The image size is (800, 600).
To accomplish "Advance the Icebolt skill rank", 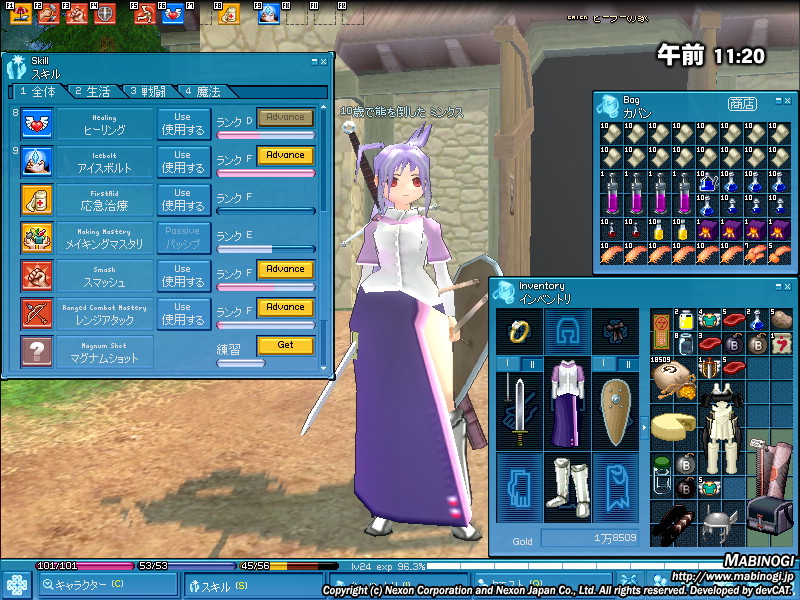I will [x=285, y=156].
